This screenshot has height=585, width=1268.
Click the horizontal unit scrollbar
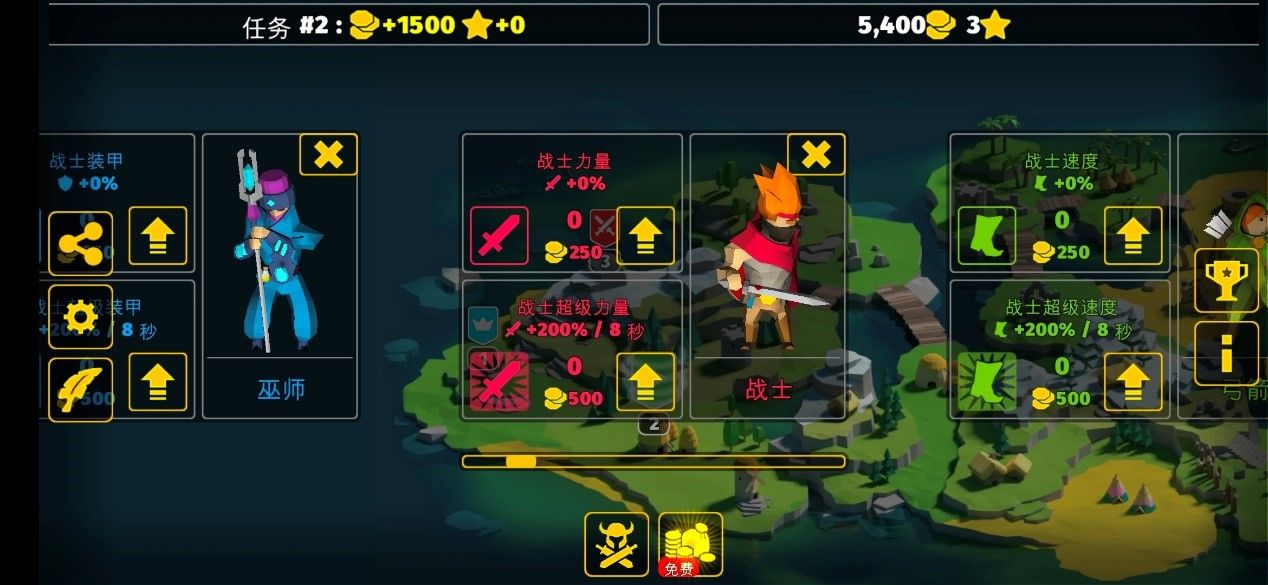[653, 461]
